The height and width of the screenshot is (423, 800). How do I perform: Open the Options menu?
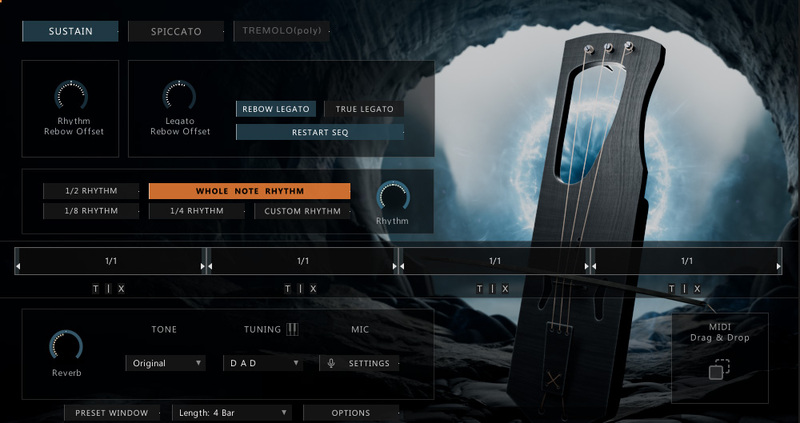[351, 412]
